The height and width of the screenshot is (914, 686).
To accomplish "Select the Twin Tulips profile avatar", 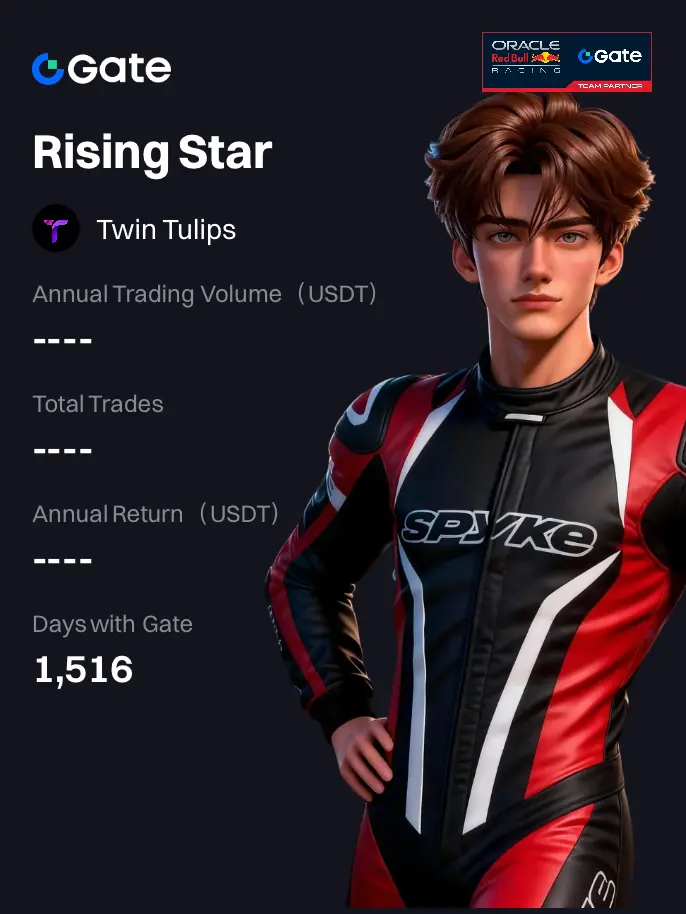I will [x=56, y=229].
